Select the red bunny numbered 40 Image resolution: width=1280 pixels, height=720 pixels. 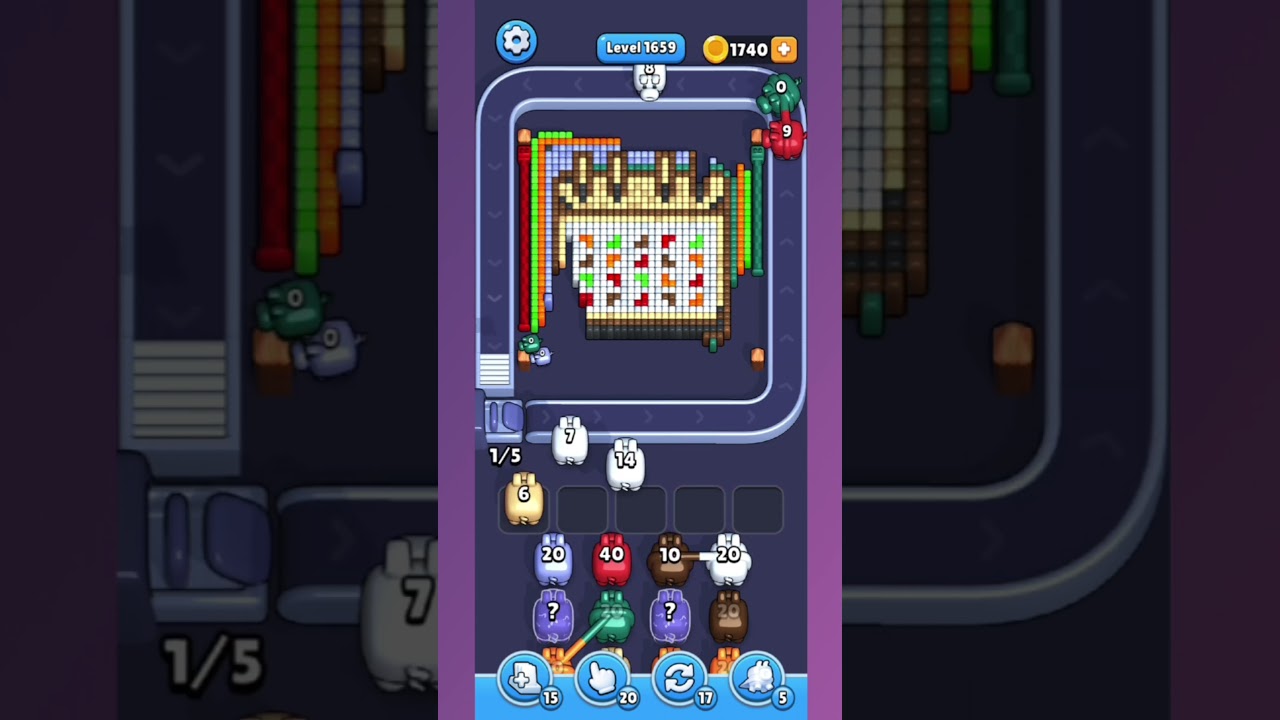[613, 560]
